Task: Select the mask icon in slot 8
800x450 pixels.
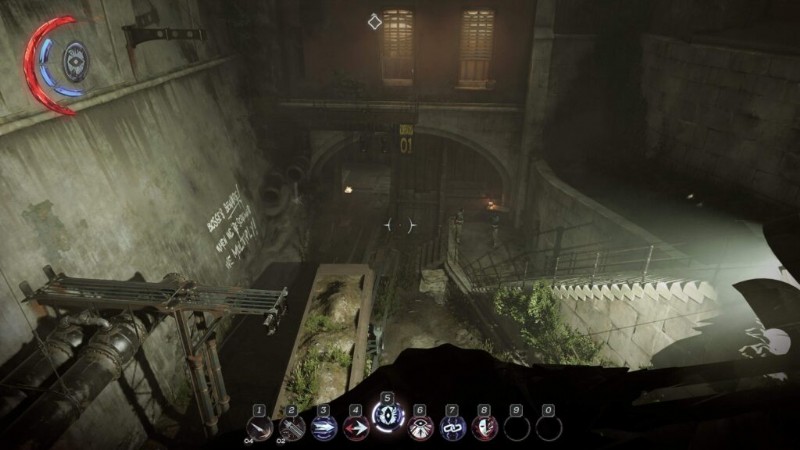Action: tap(484, 428)
